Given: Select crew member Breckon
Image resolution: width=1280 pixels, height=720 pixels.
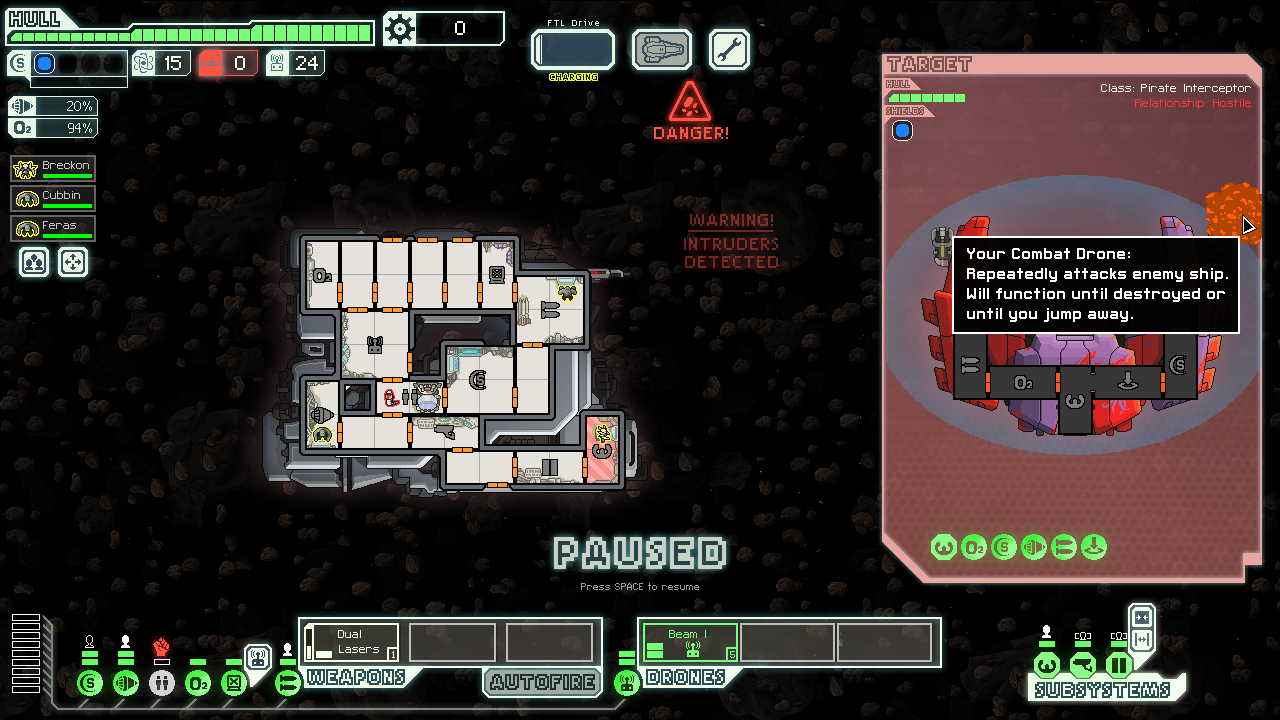Looking at the screenshot, I should tap(54, 169).
